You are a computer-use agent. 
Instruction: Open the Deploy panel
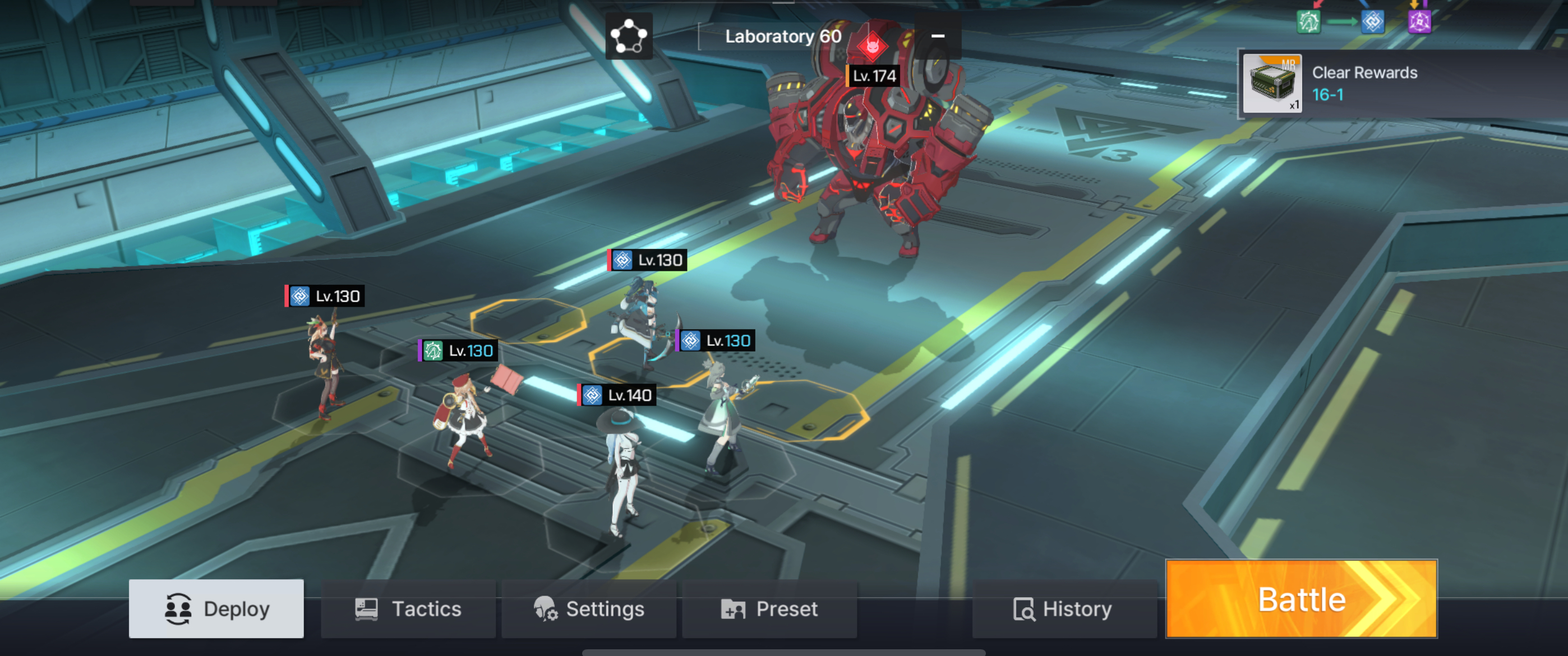point(216,608)
